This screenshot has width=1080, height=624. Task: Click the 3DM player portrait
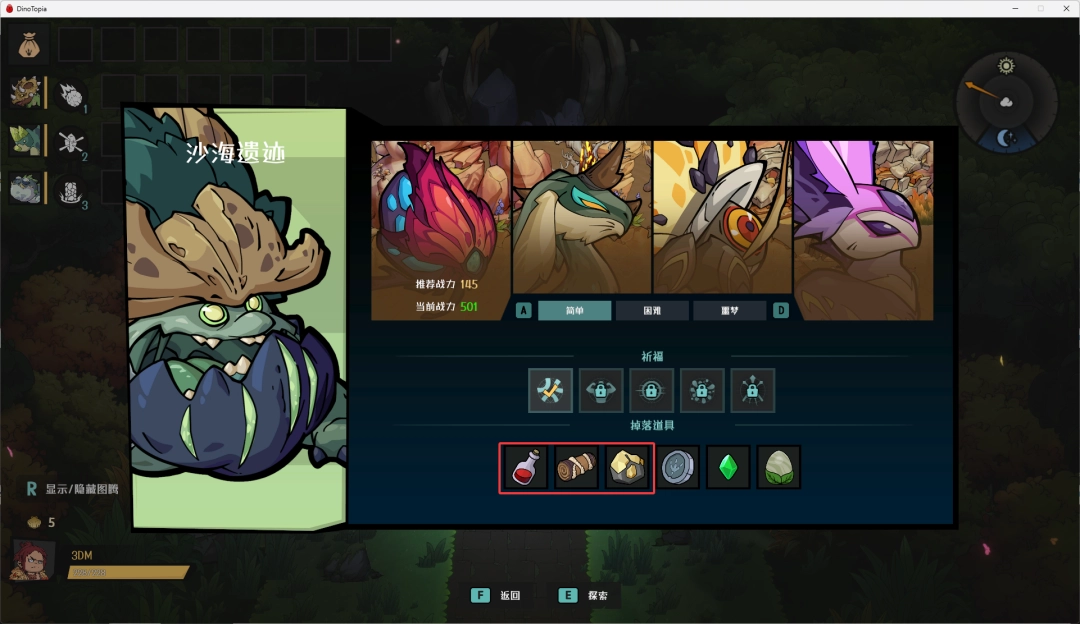(30, 561)
